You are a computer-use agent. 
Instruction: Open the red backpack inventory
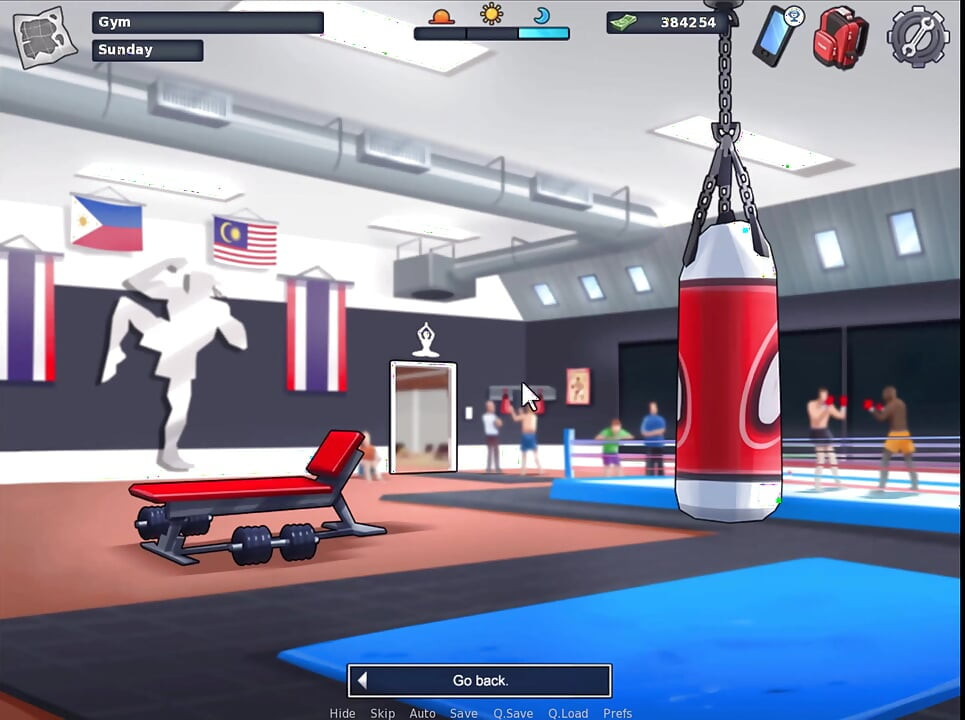(x=840, y=37)
